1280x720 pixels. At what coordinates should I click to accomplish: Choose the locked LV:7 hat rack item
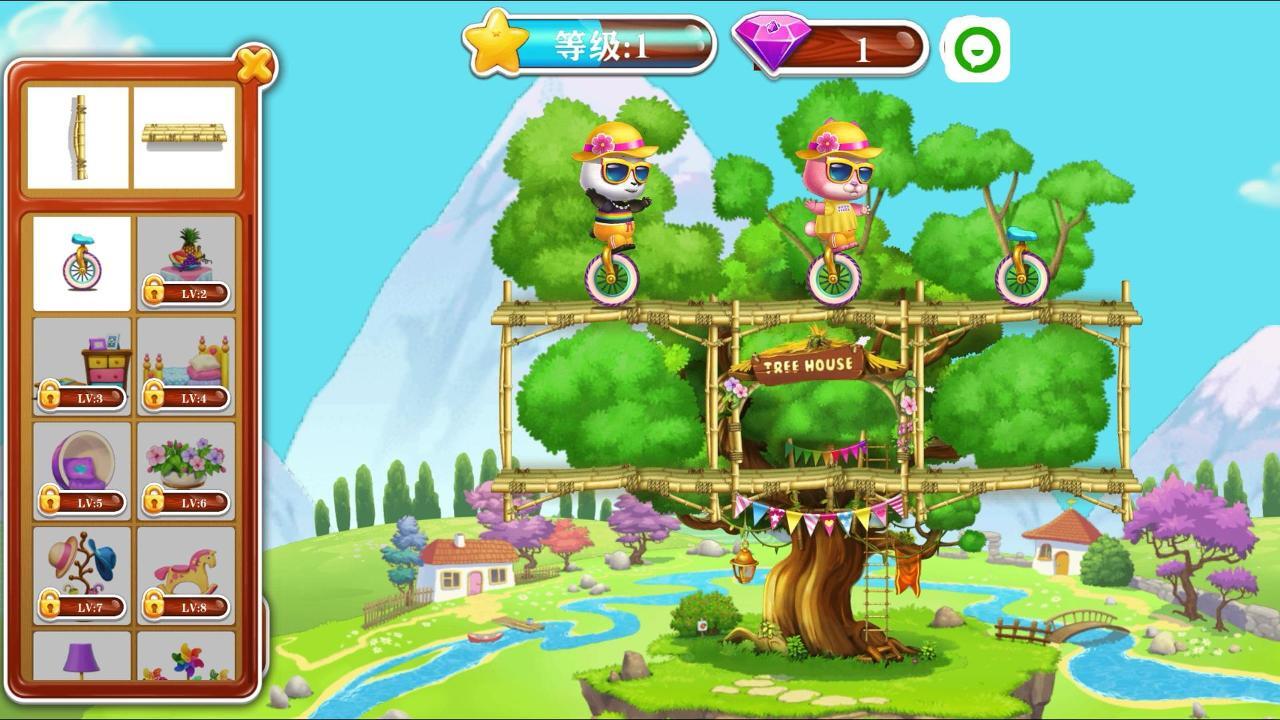coord(82,575)
